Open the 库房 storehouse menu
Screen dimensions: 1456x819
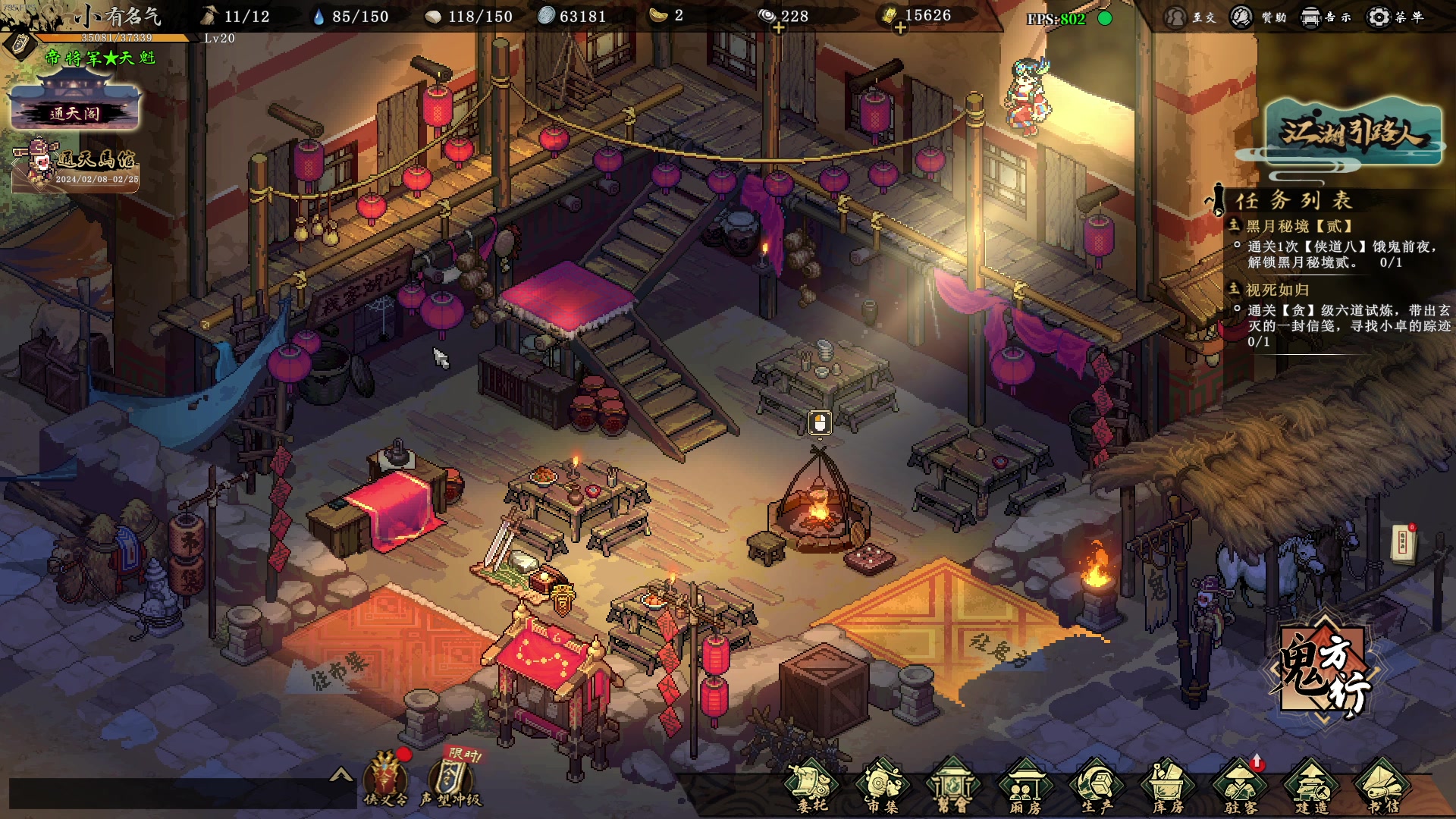point(1168,786)
